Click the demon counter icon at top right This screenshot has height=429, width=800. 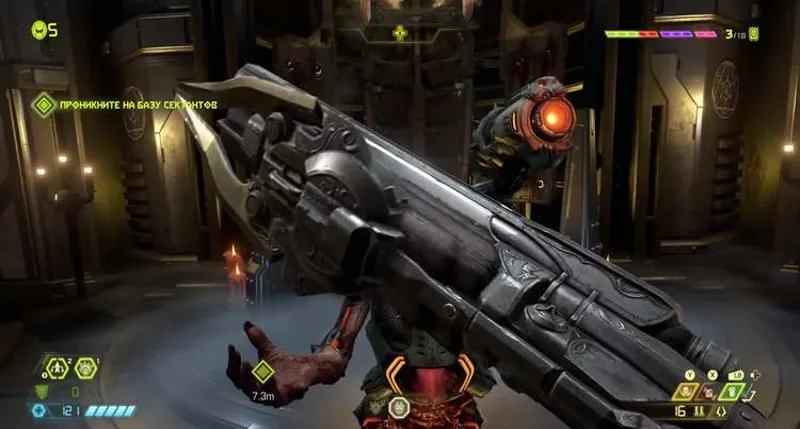754,34
